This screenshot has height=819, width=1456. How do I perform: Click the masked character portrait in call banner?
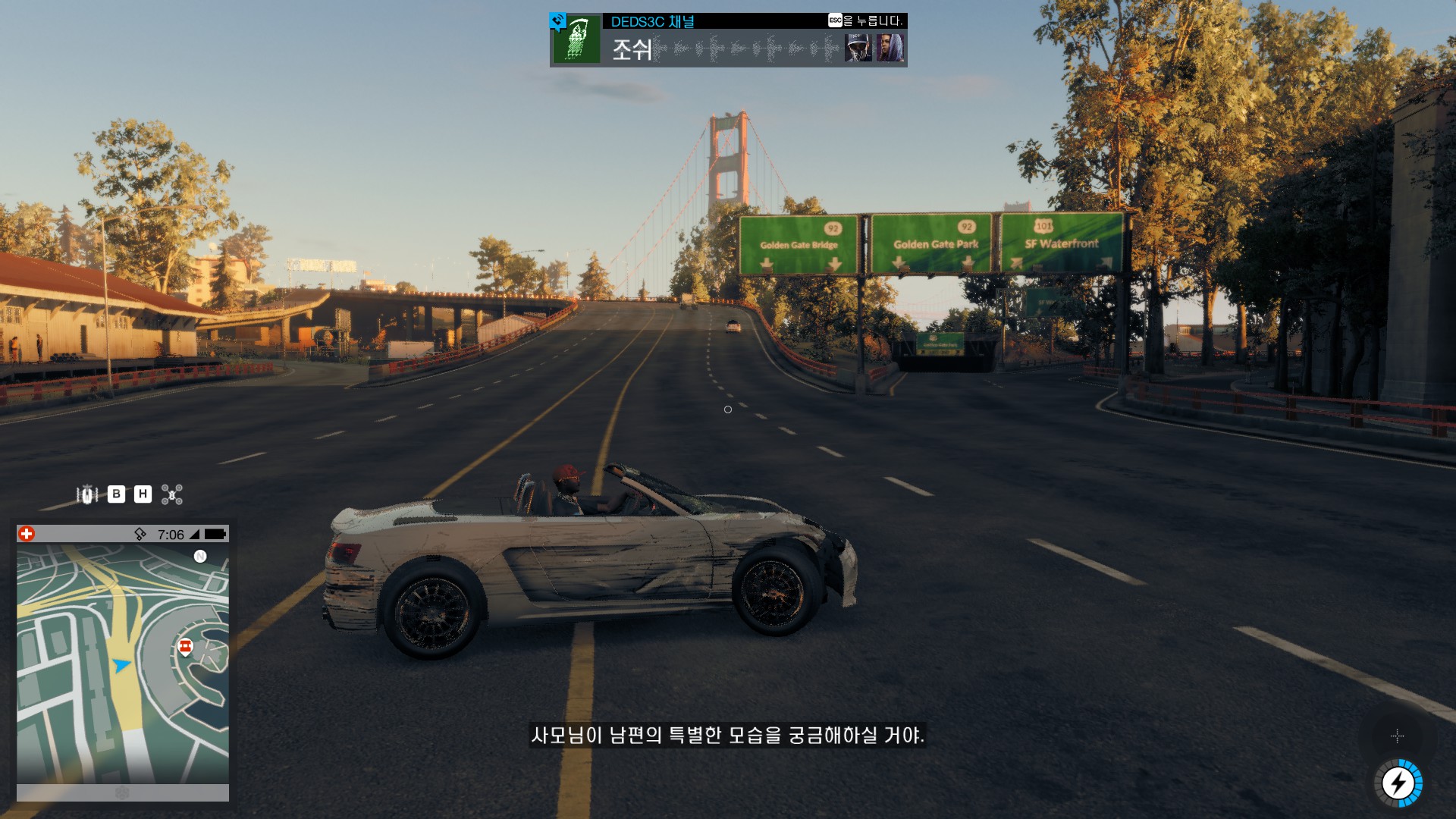(x=858, y=48)
